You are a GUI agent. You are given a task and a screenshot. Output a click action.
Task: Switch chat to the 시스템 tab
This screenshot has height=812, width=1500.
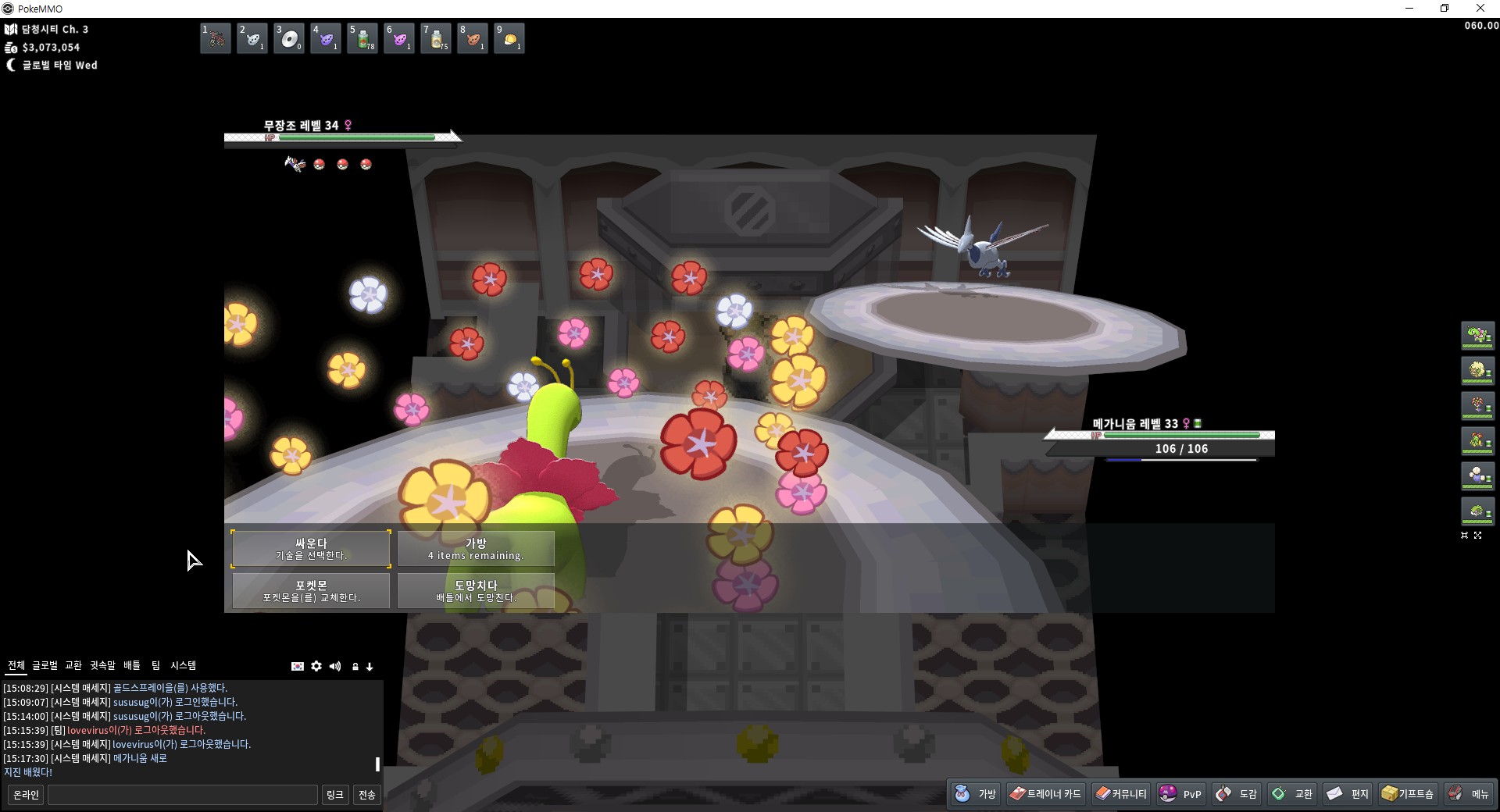click(184, 665)
